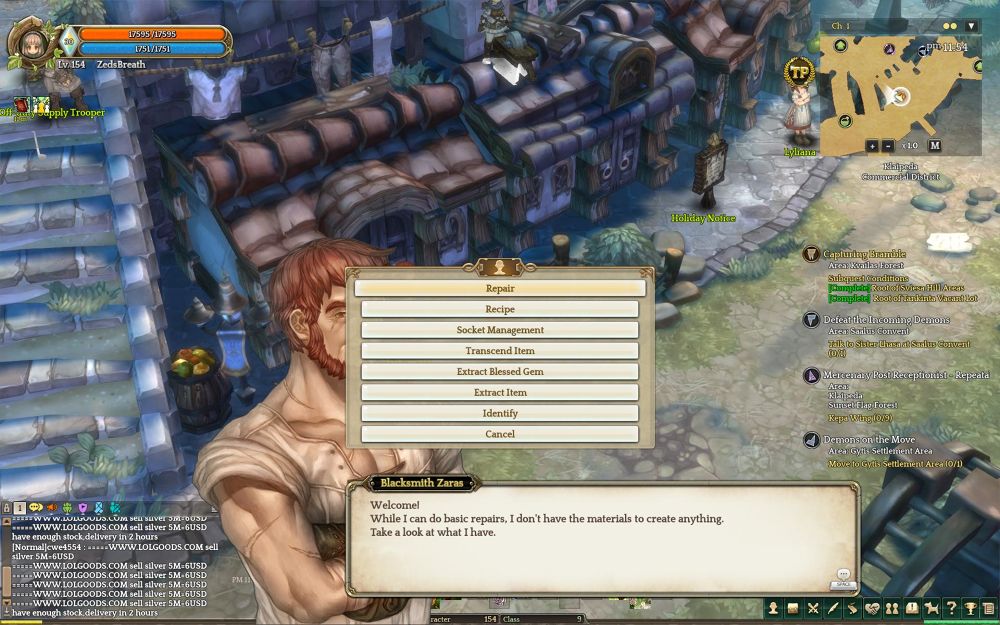The width and height of the screenshot is (1000, 625).
Task: Select Socket Management
Action: tap(500, 330)
